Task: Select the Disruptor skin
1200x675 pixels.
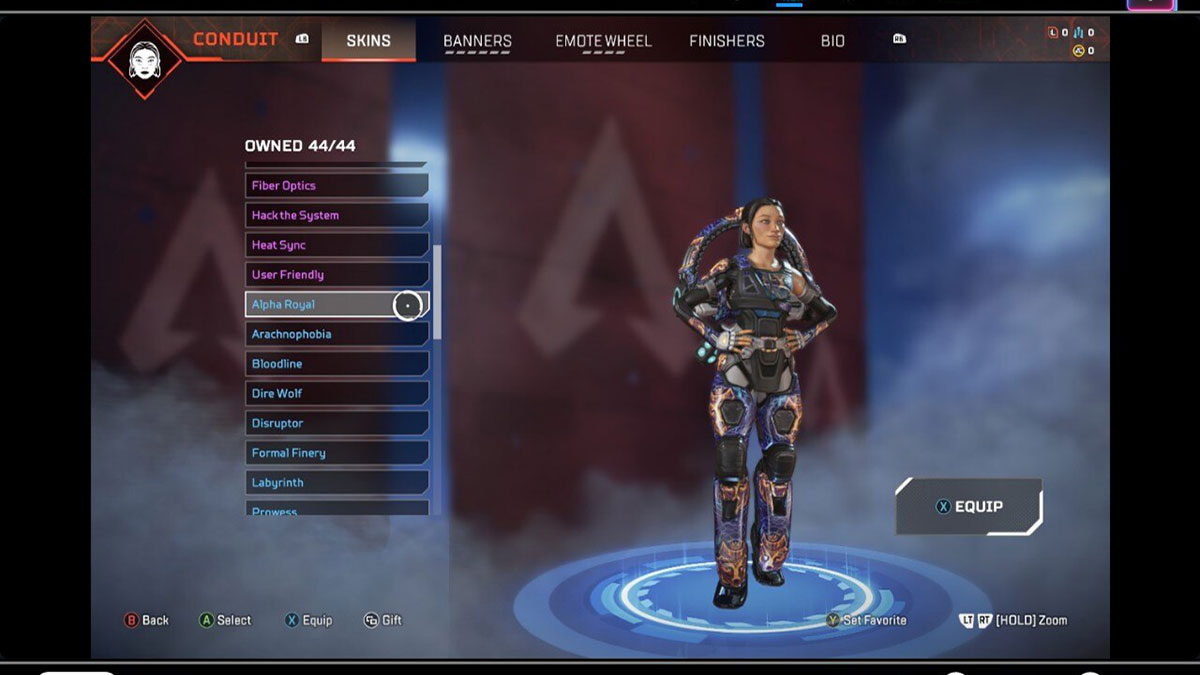Action: click(336, 423)
